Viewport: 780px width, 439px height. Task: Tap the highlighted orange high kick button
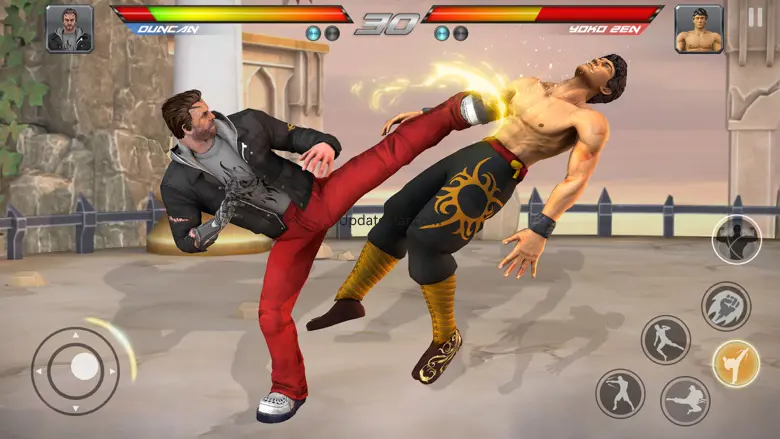tap(735, 364)
